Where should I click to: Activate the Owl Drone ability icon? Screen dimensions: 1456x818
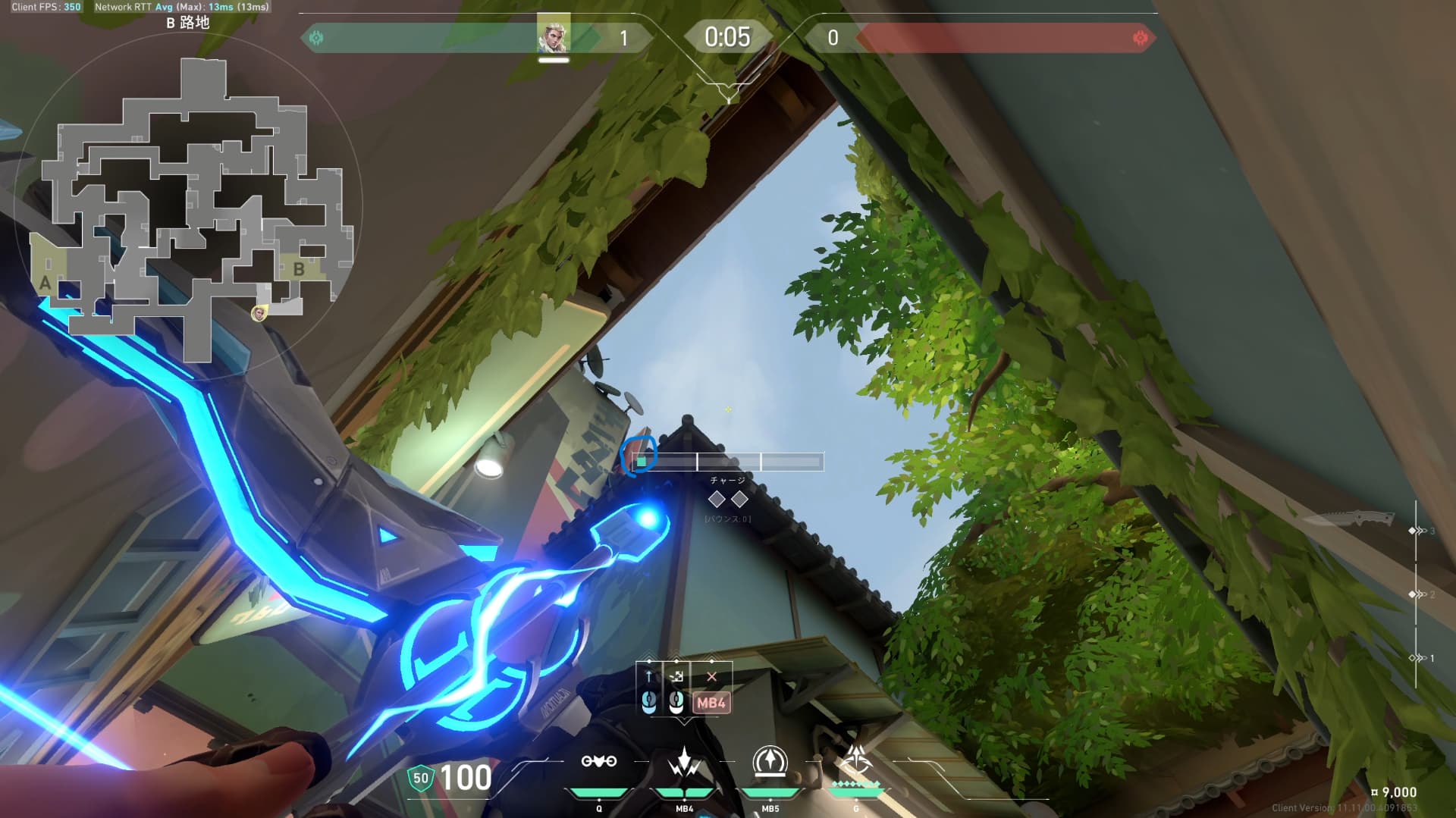tap(598, 762)
